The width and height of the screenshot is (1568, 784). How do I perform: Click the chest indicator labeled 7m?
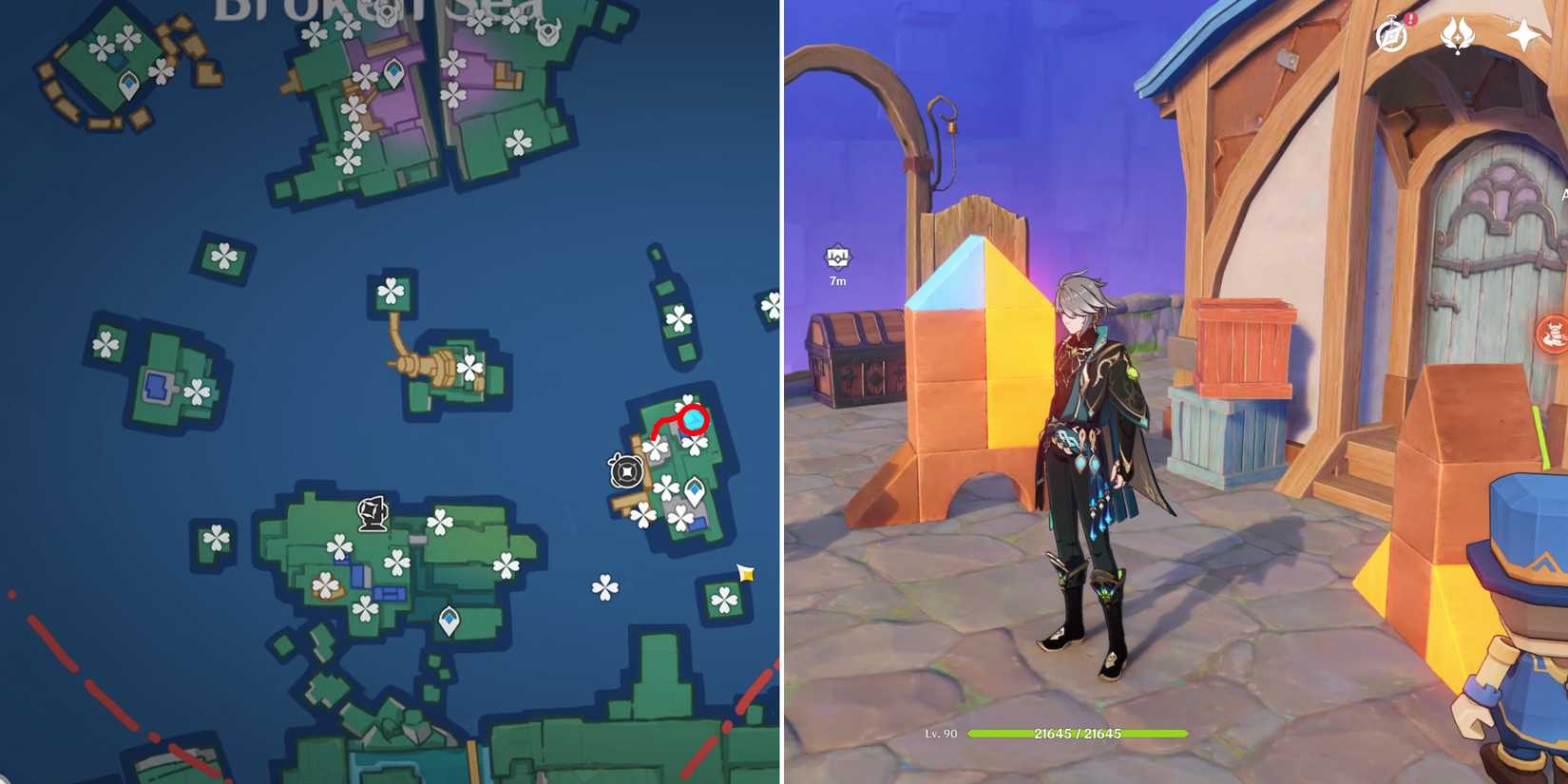[x=836, y=257]
